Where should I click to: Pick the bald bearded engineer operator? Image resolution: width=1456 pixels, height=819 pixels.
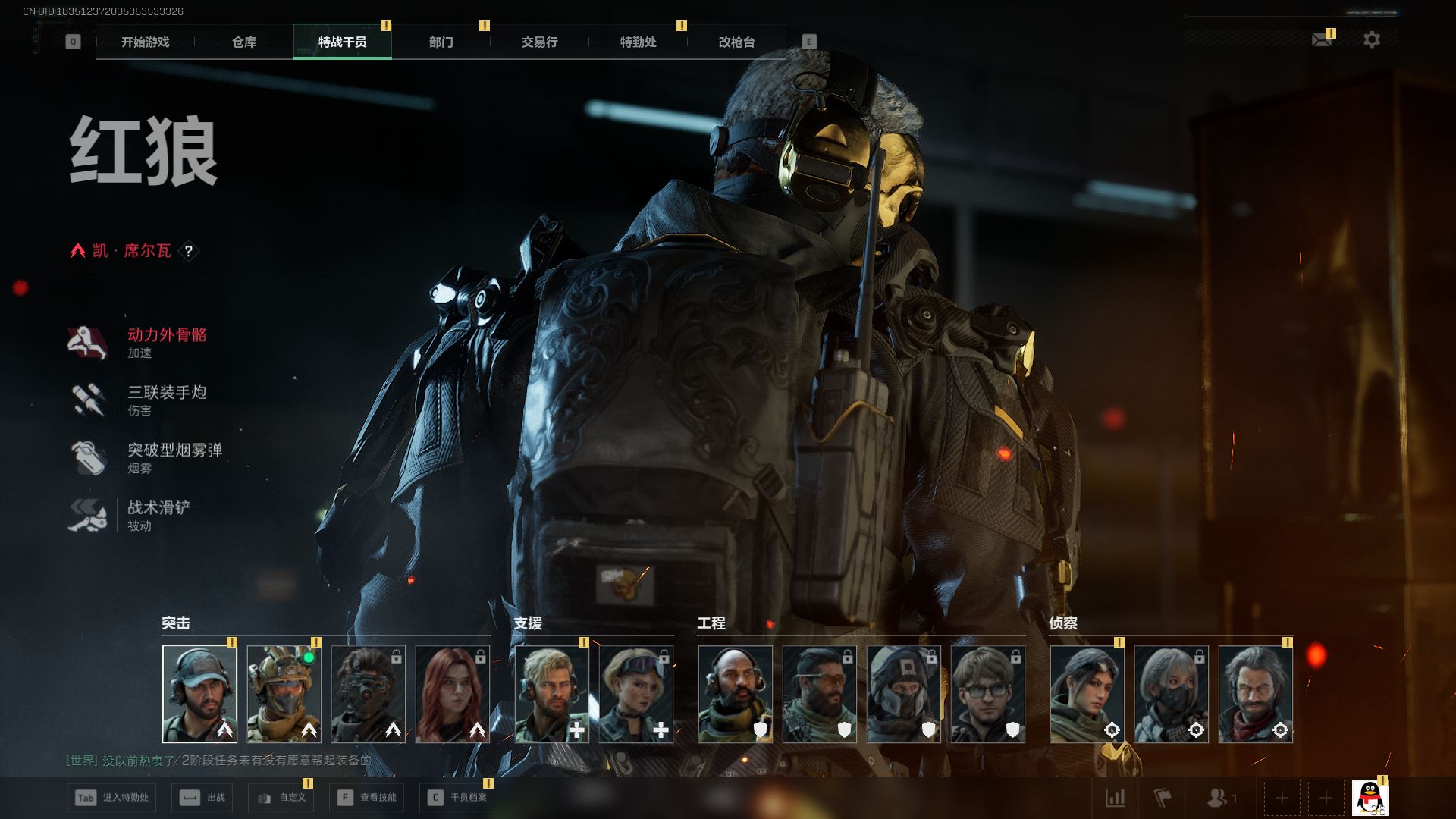pos(736,694)
